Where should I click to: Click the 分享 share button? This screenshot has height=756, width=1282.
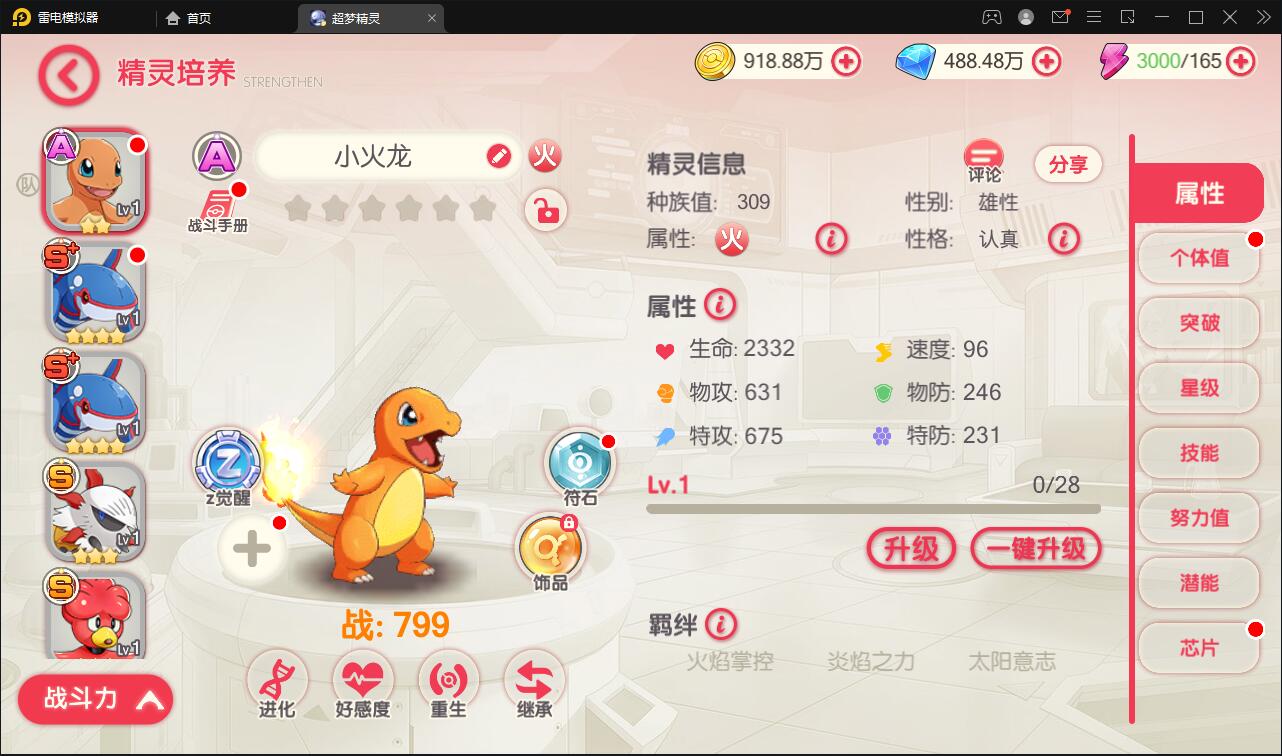tap(1067, 164)
